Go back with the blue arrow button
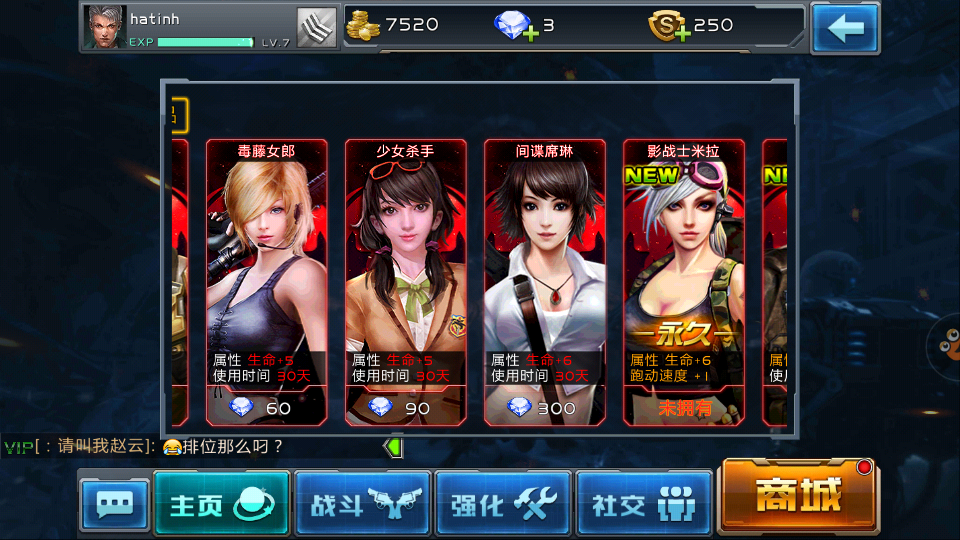This screenshot has height=540, width=960. coord(845,28)
